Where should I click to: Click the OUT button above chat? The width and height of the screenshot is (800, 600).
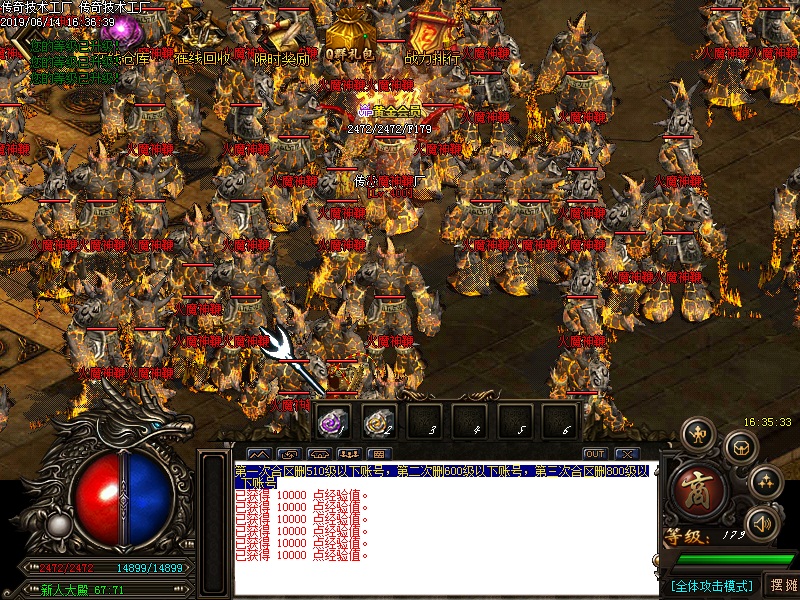pos(595,454)
